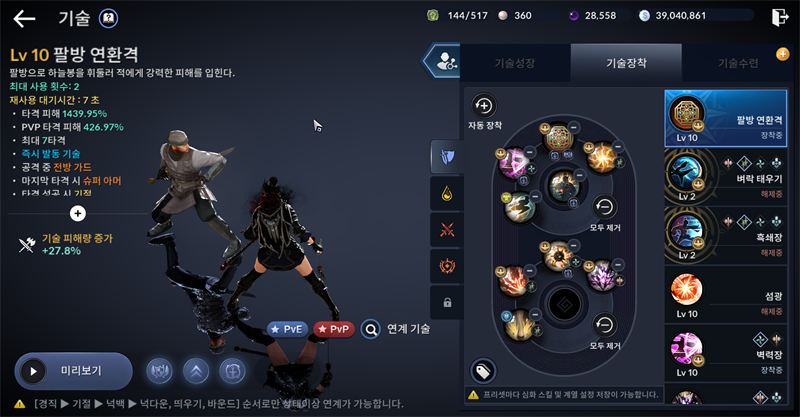Expand skill description with plus button
This screenshot has width=800, height=417.
click(x=78, y=213)
